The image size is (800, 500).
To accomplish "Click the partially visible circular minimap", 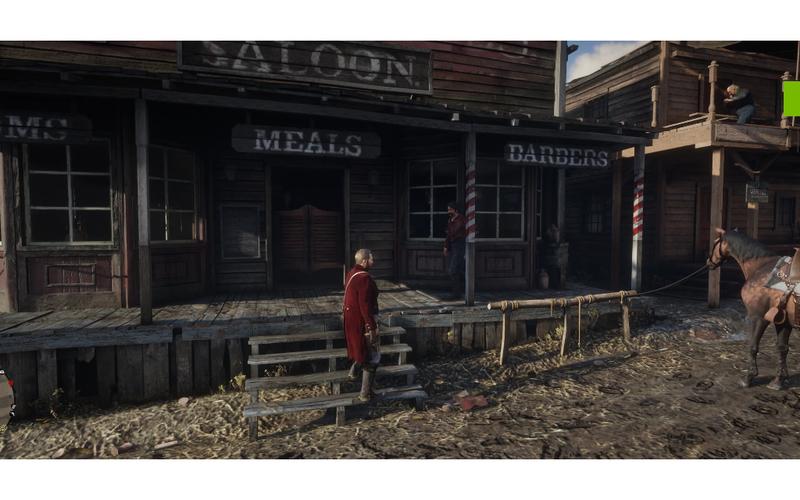I will pos(4,397).
